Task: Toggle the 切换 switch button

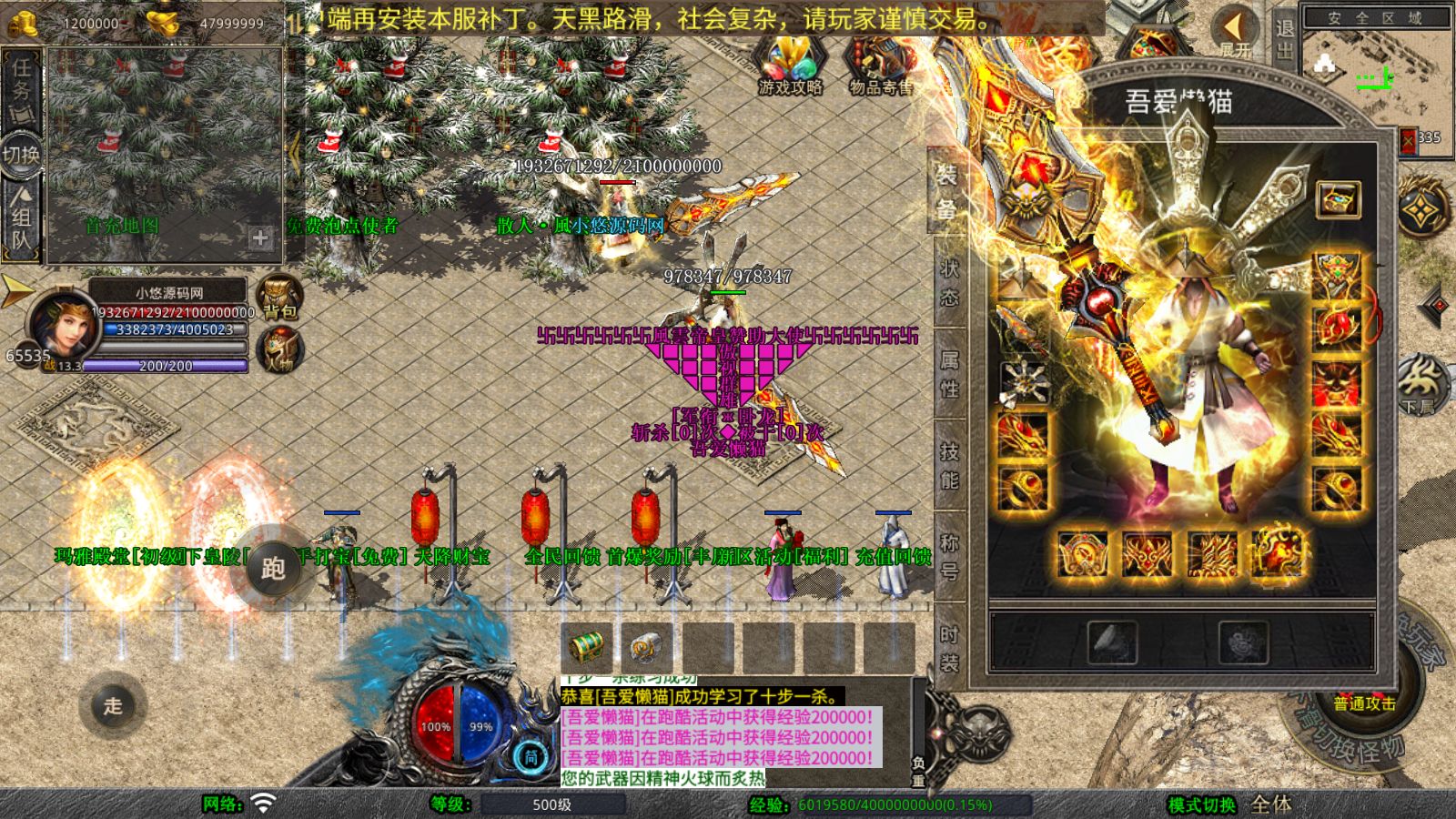Action: (x=21, y=154)
